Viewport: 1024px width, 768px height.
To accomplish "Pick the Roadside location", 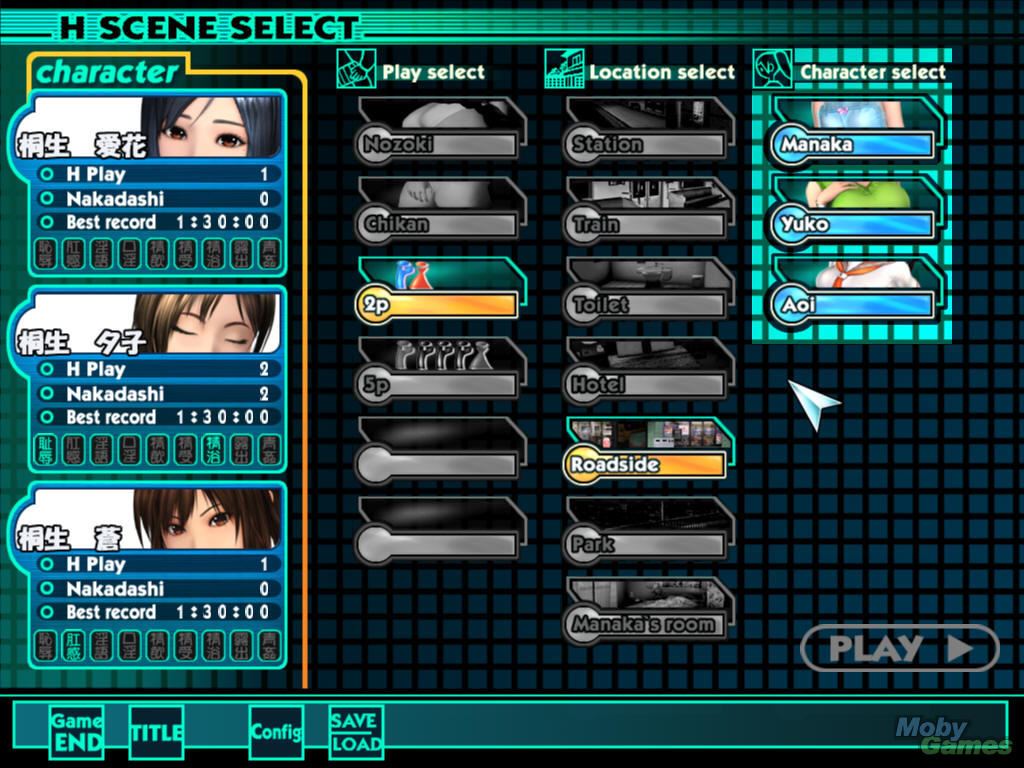I will [x=647, y=464].
